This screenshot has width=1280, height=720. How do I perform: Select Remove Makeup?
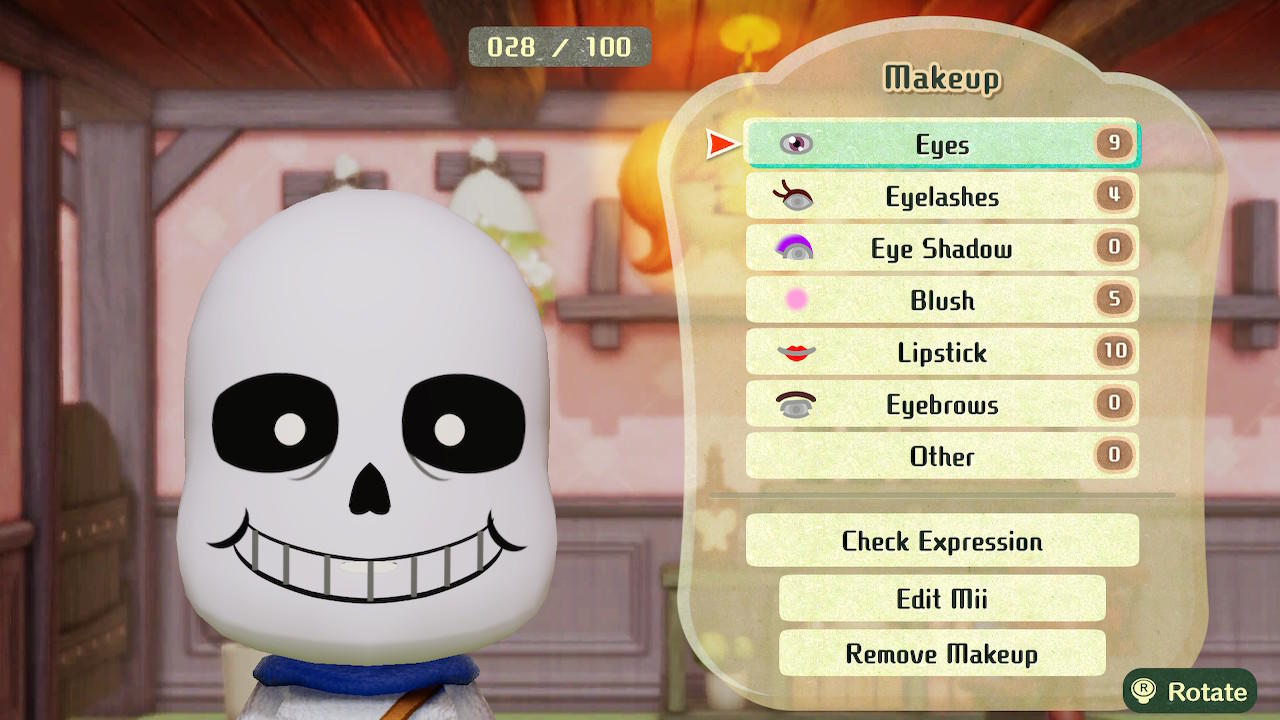940,653
